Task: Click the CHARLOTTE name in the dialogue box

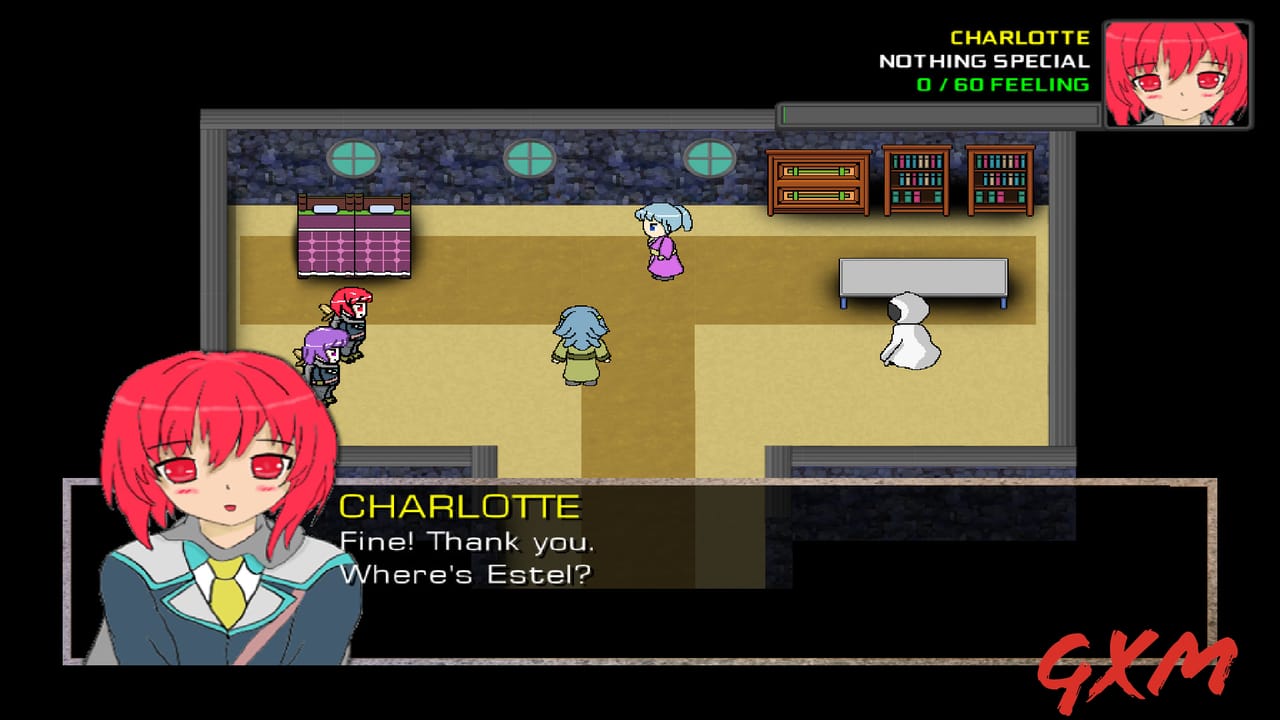Action: 460,506
